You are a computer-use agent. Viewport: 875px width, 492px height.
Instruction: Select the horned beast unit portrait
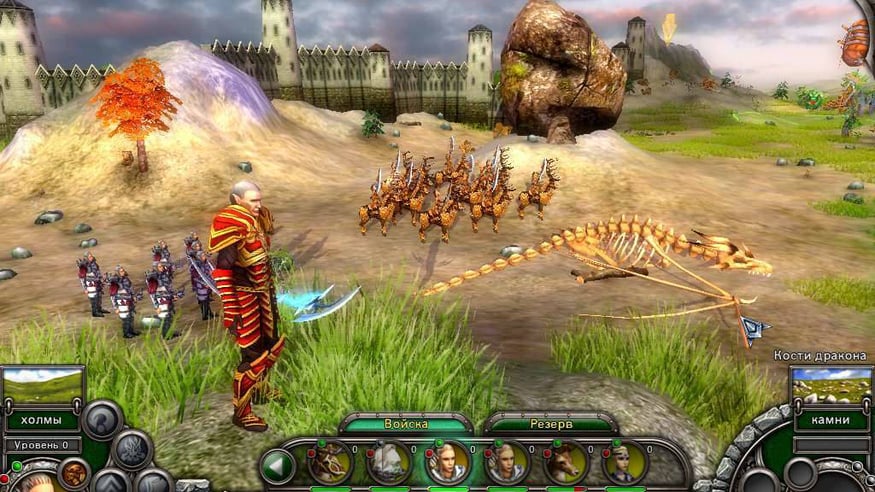click(x=330, y=463)
